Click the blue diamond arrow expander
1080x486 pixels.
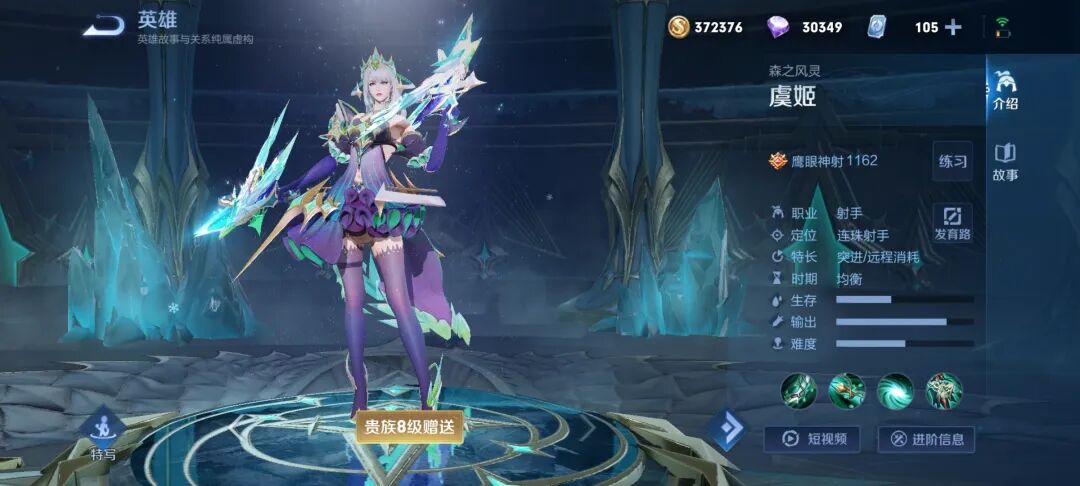tap(727, 429)
